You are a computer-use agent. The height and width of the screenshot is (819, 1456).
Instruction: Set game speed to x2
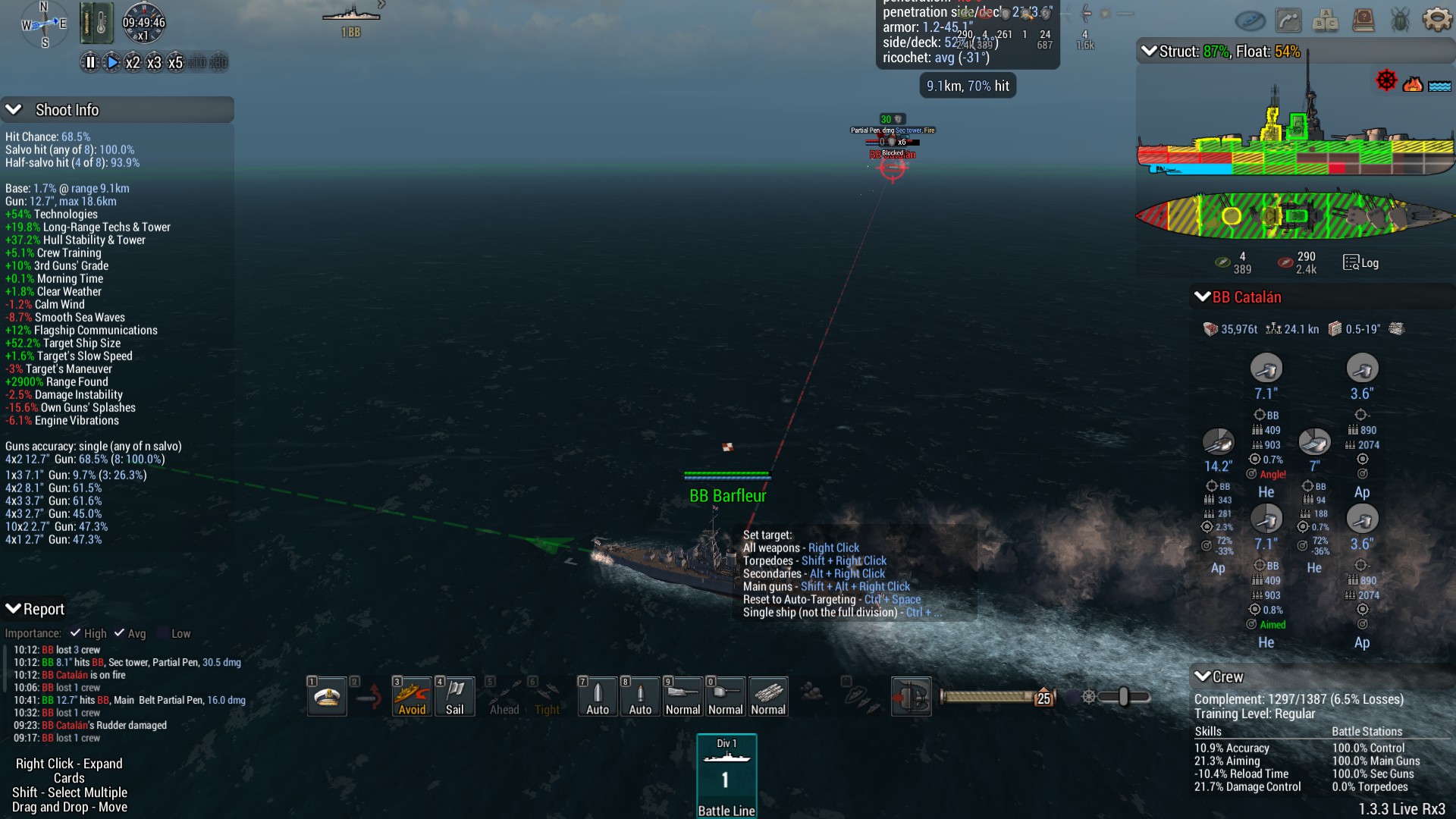[133, 63]
